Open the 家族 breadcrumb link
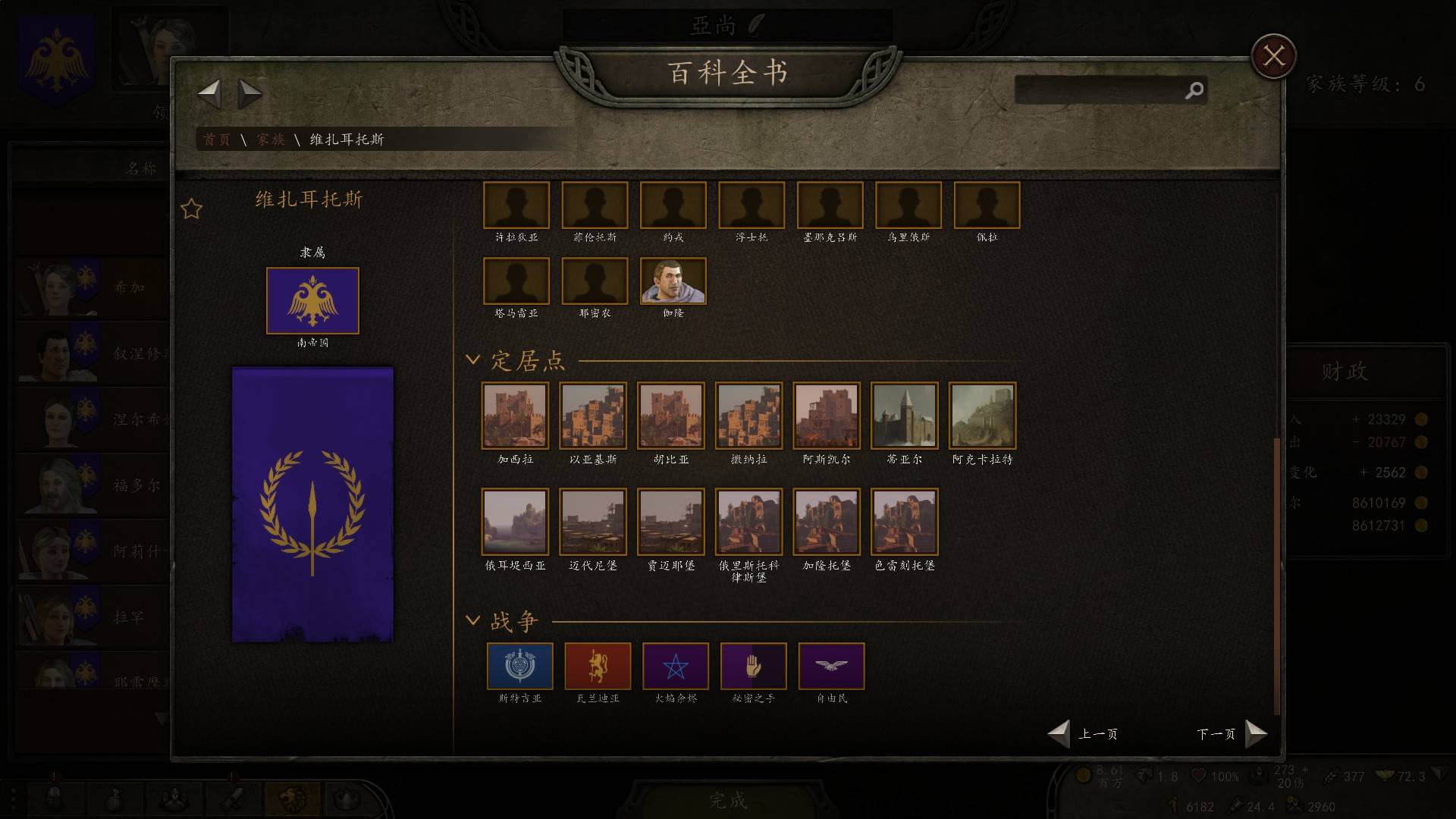This screenshot has height=819, width=1456. pyautogui.click(x=270, y=140)
